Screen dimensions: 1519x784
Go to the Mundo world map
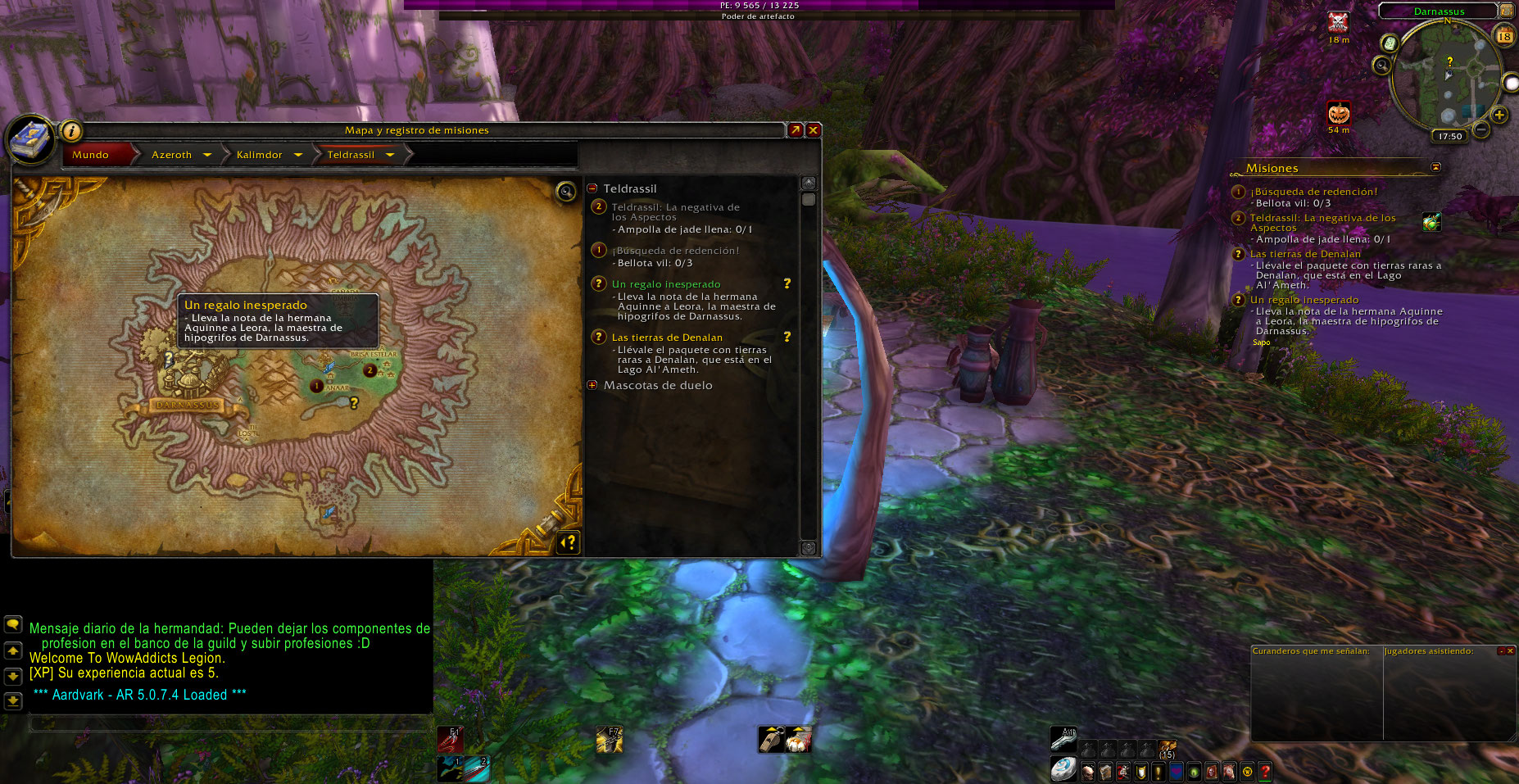tap(91, 155)
